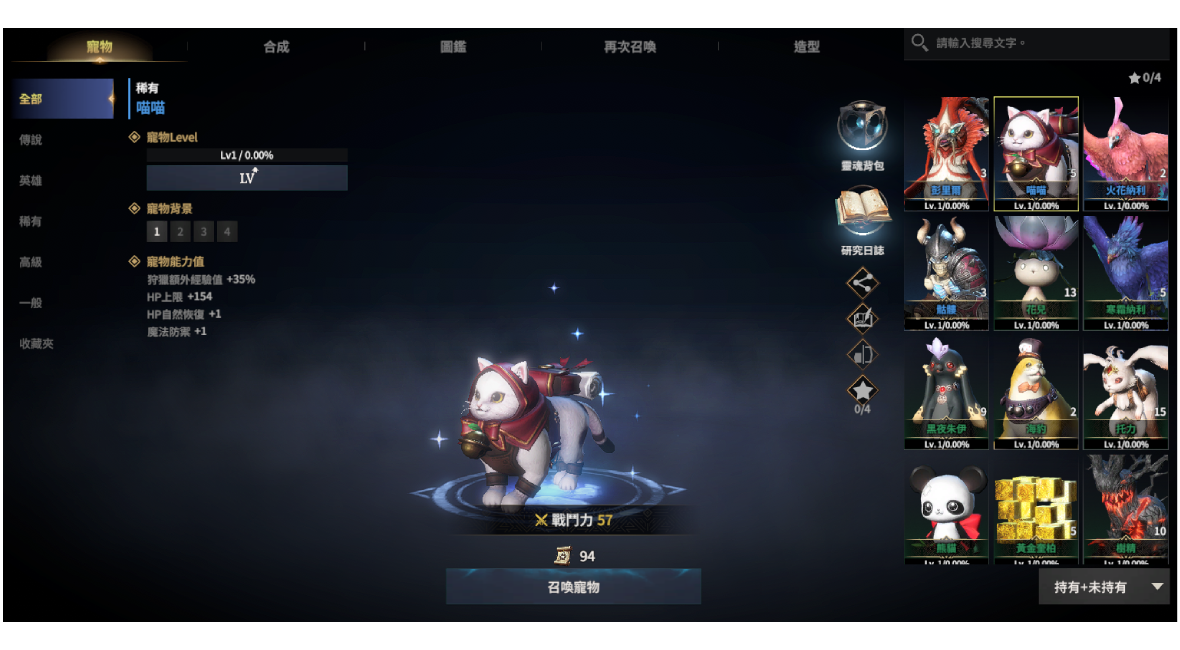Choose the 熊貓 panda pet card
Viewport: 1180px width, 650px height.
pyautogui.click(x=946, y=510)
